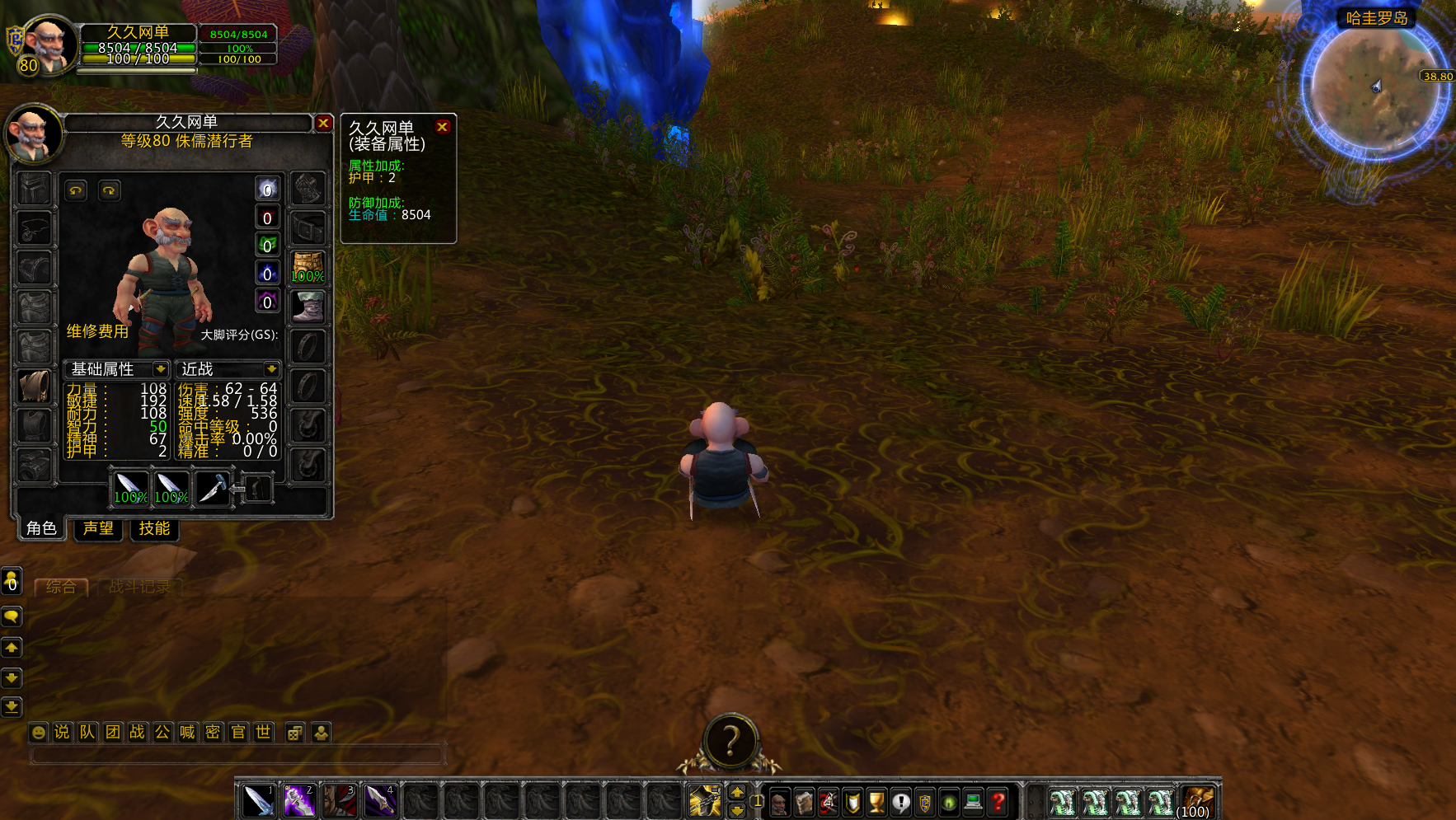
Task: Click the minimap
Action: (1374, 89)
